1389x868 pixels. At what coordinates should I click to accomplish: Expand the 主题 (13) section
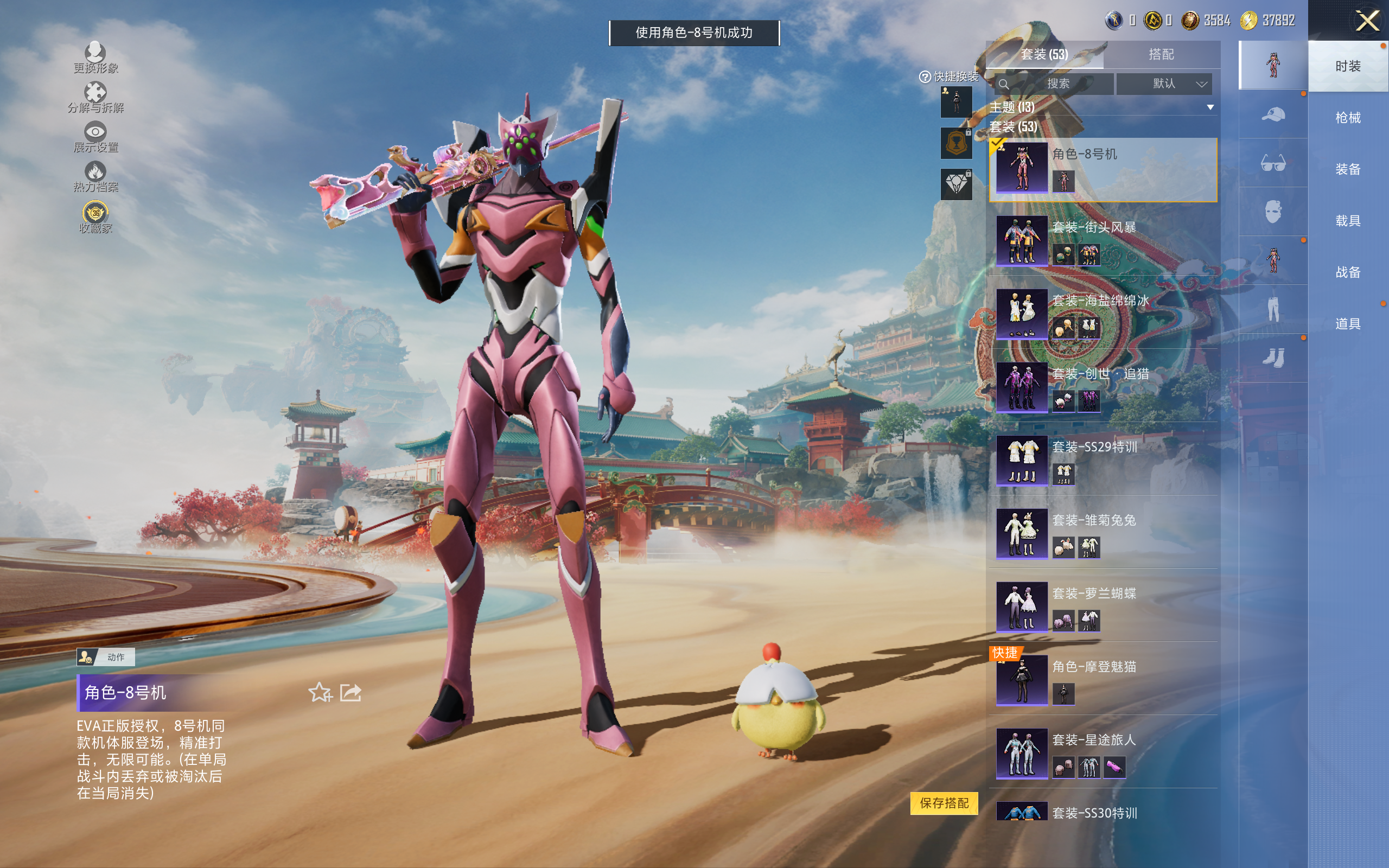coord(1210,107)
